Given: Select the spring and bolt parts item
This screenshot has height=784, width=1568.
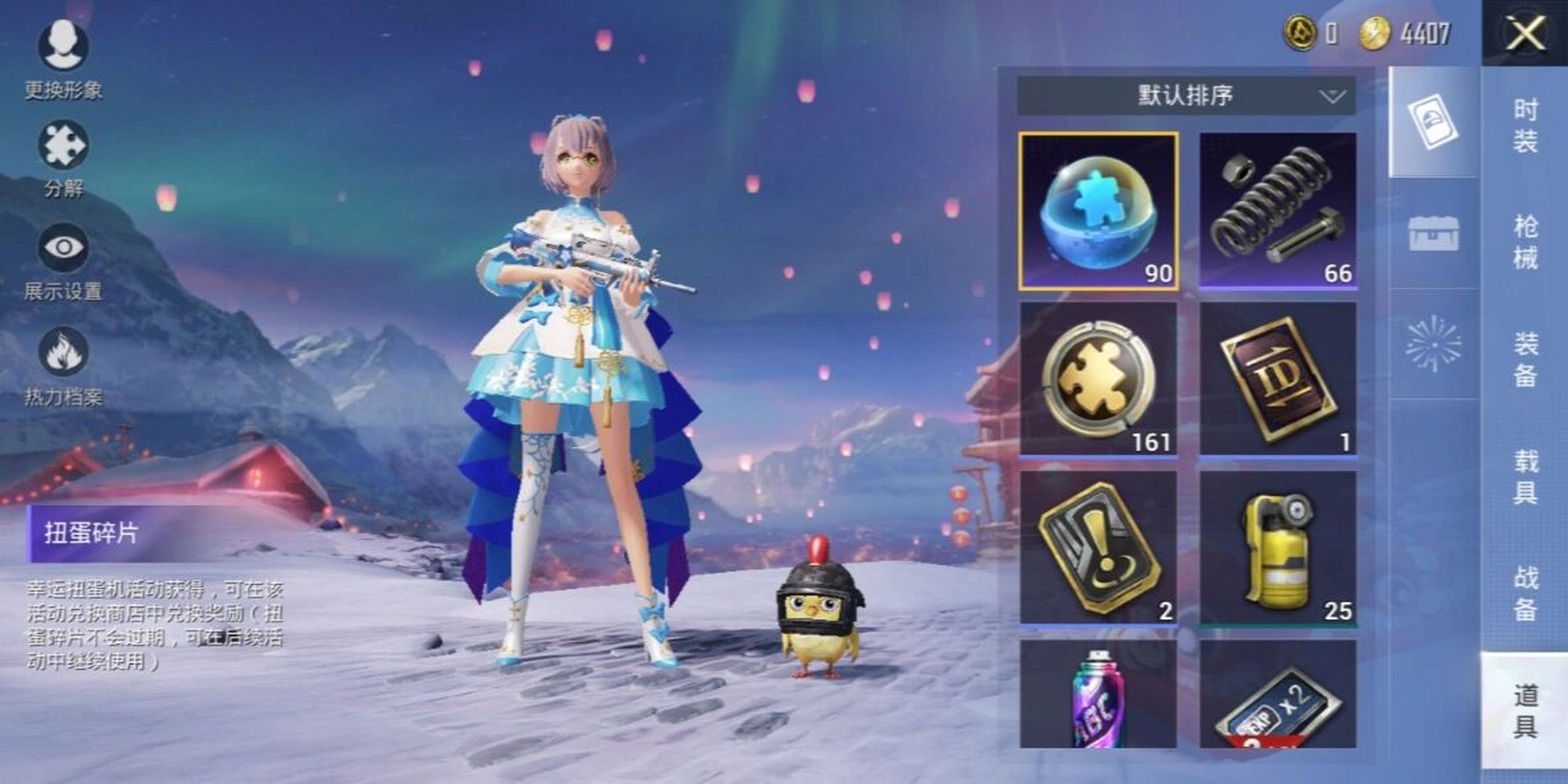Looking at the screenshot, I should pos(1278,211).
